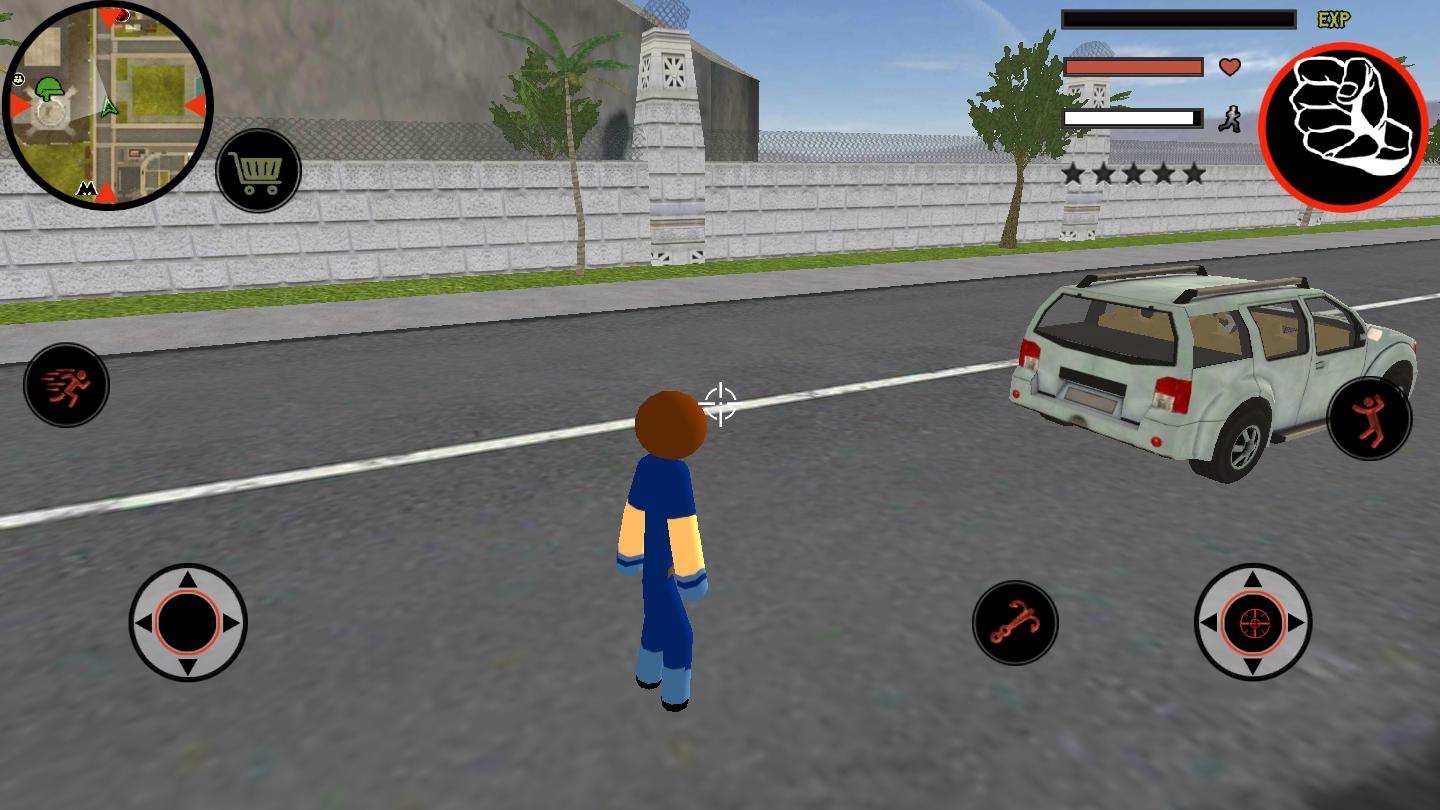
Task: Open the shopping cart store
Action: click(258, 171)
